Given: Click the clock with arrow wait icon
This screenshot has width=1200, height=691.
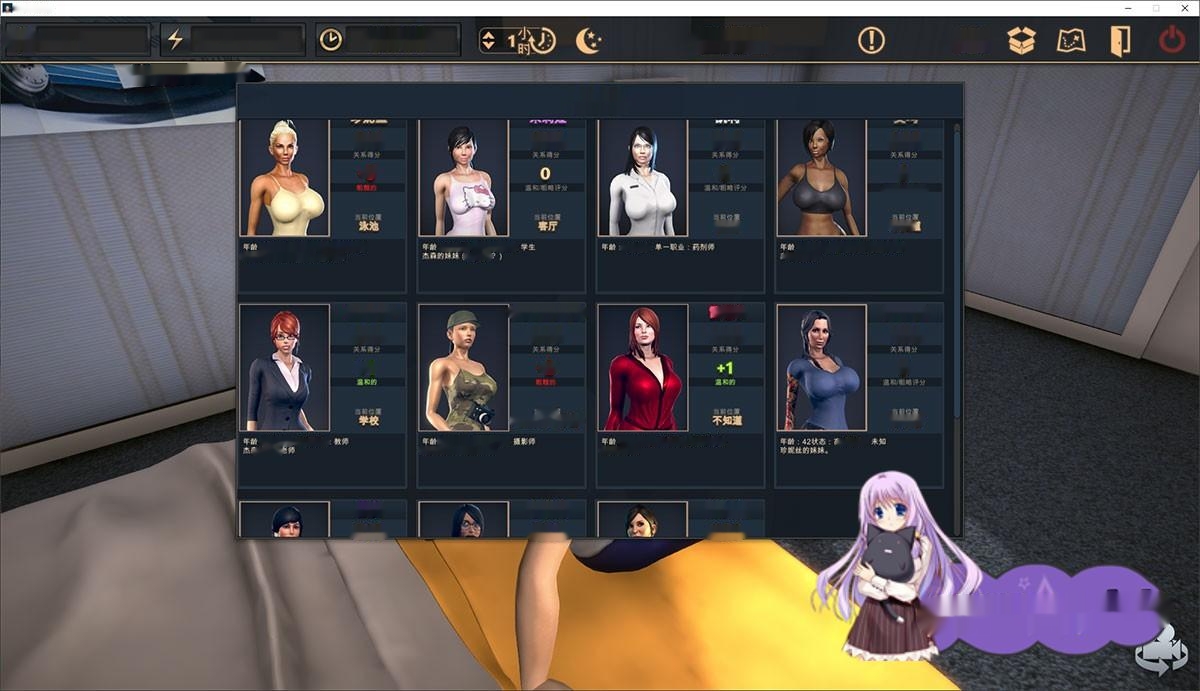Looking at the screenshot, I should (x=542, y=40).
